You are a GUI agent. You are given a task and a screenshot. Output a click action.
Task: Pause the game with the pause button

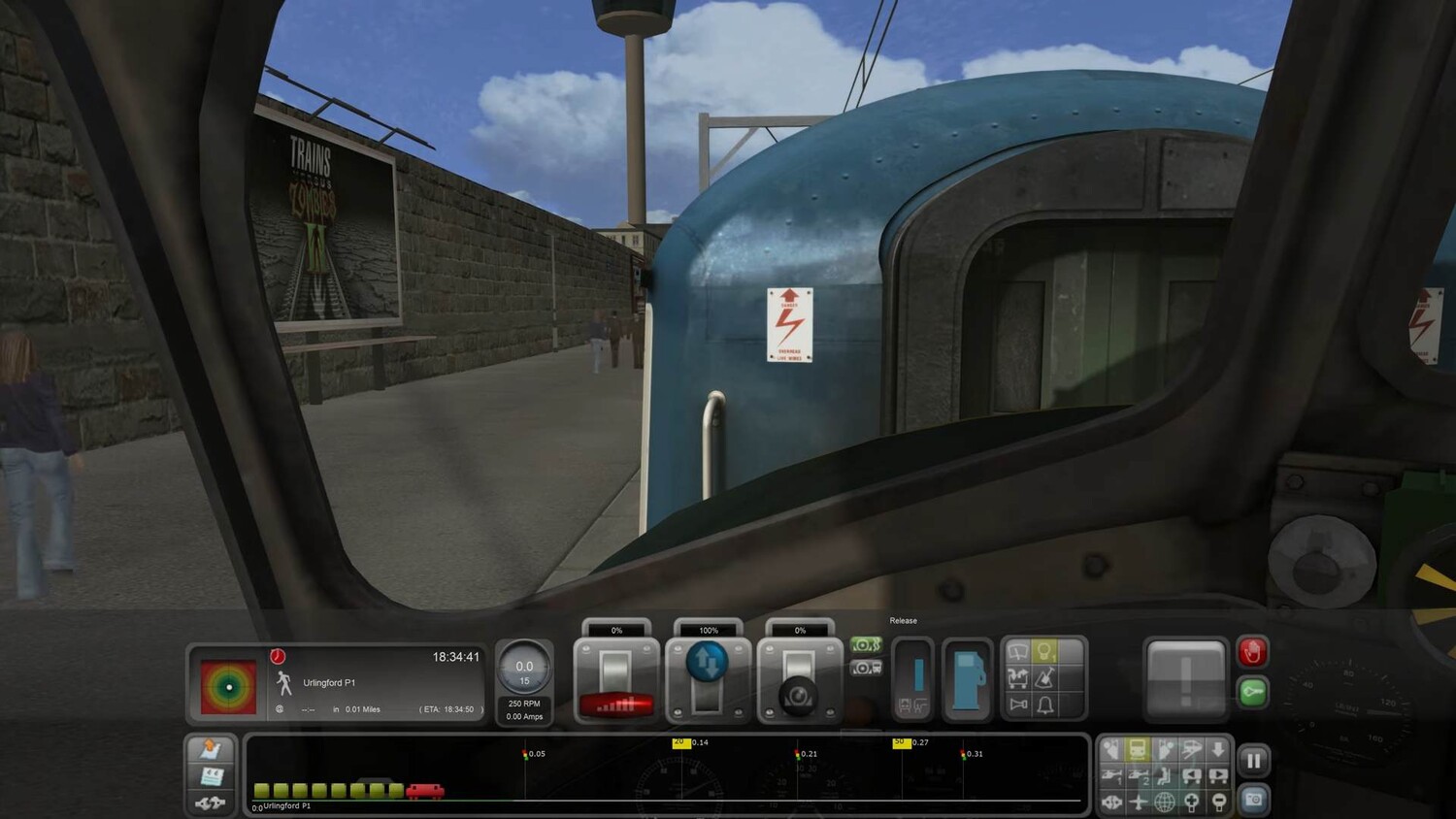pyautogui.click(x=1253, y=761)
